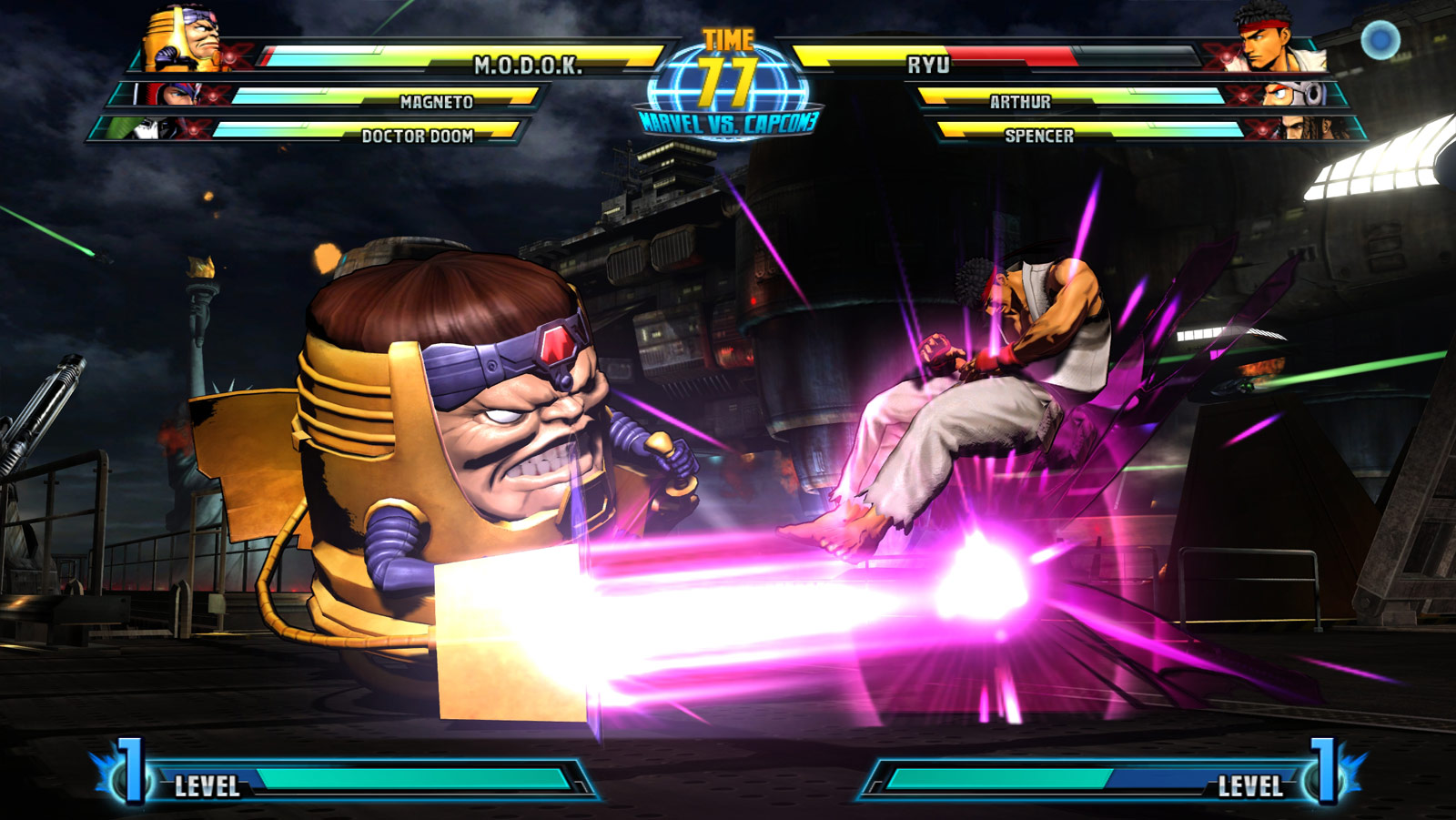The image size is (1456, 820).
Task: Select Magneto's portrait thumbnail
Action: tap(176, 94)
